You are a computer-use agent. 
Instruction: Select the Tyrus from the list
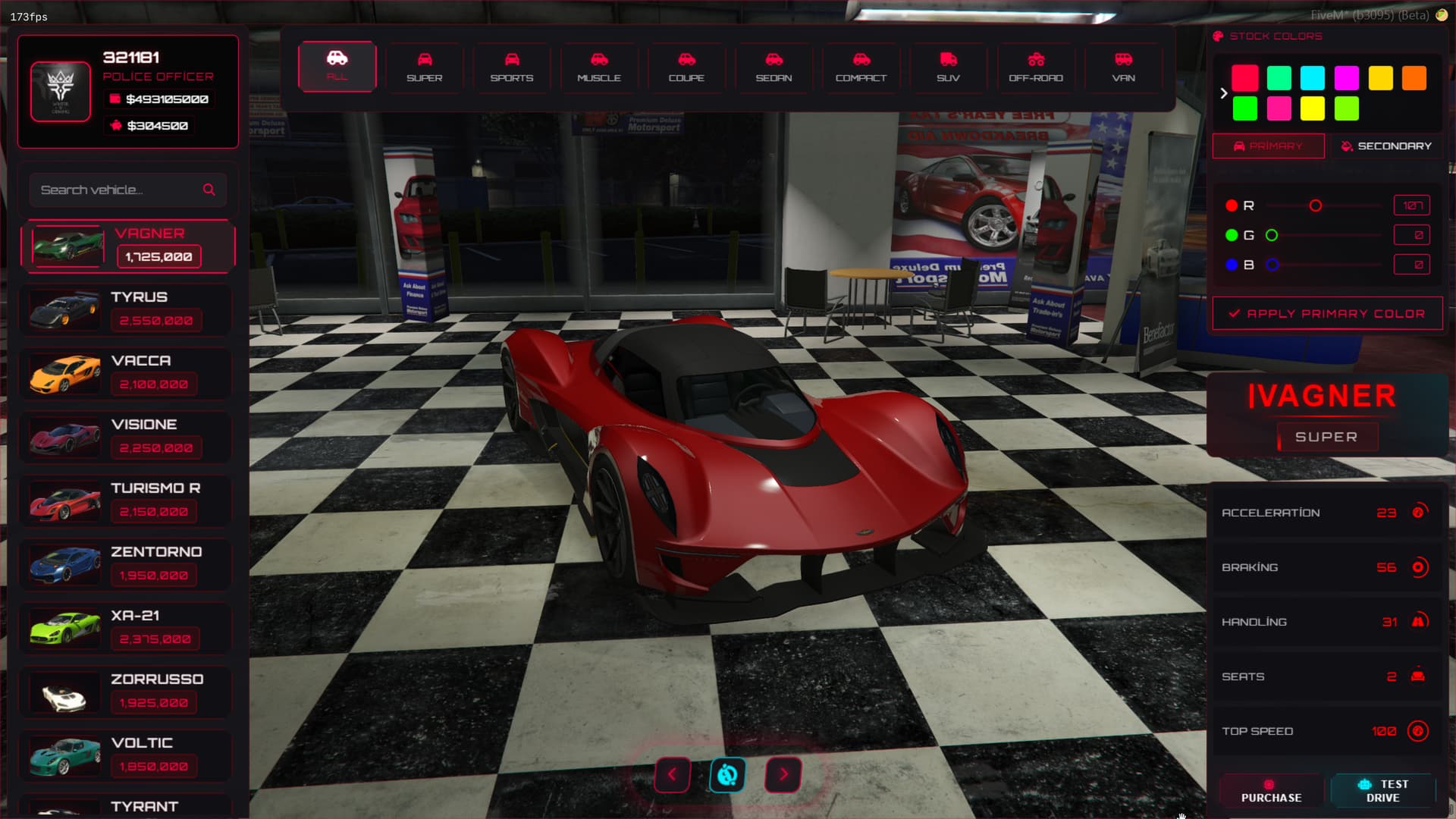coord(127,309)
